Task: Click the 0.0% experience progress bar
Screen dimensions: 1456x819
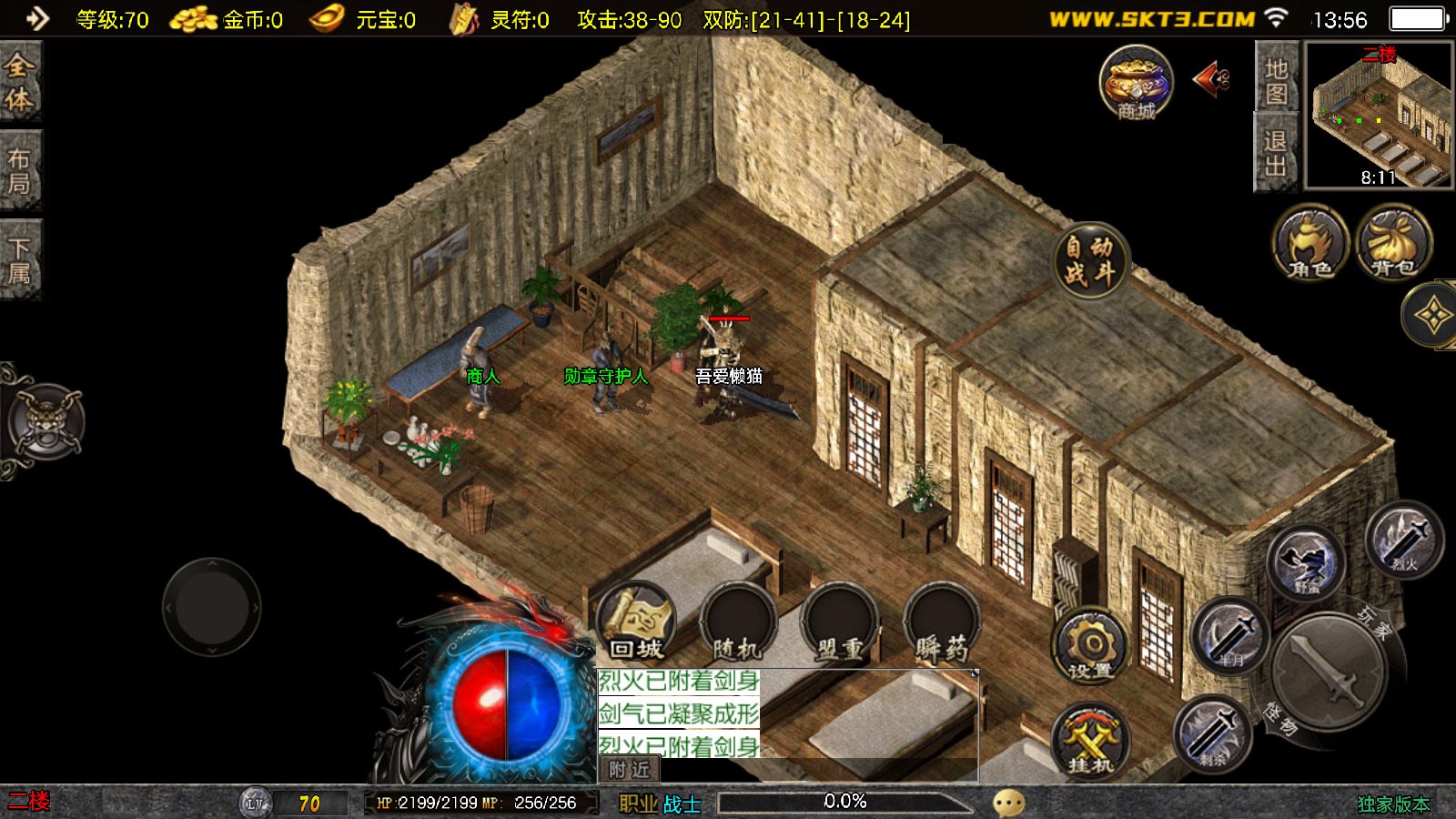Action: point(846,802)
